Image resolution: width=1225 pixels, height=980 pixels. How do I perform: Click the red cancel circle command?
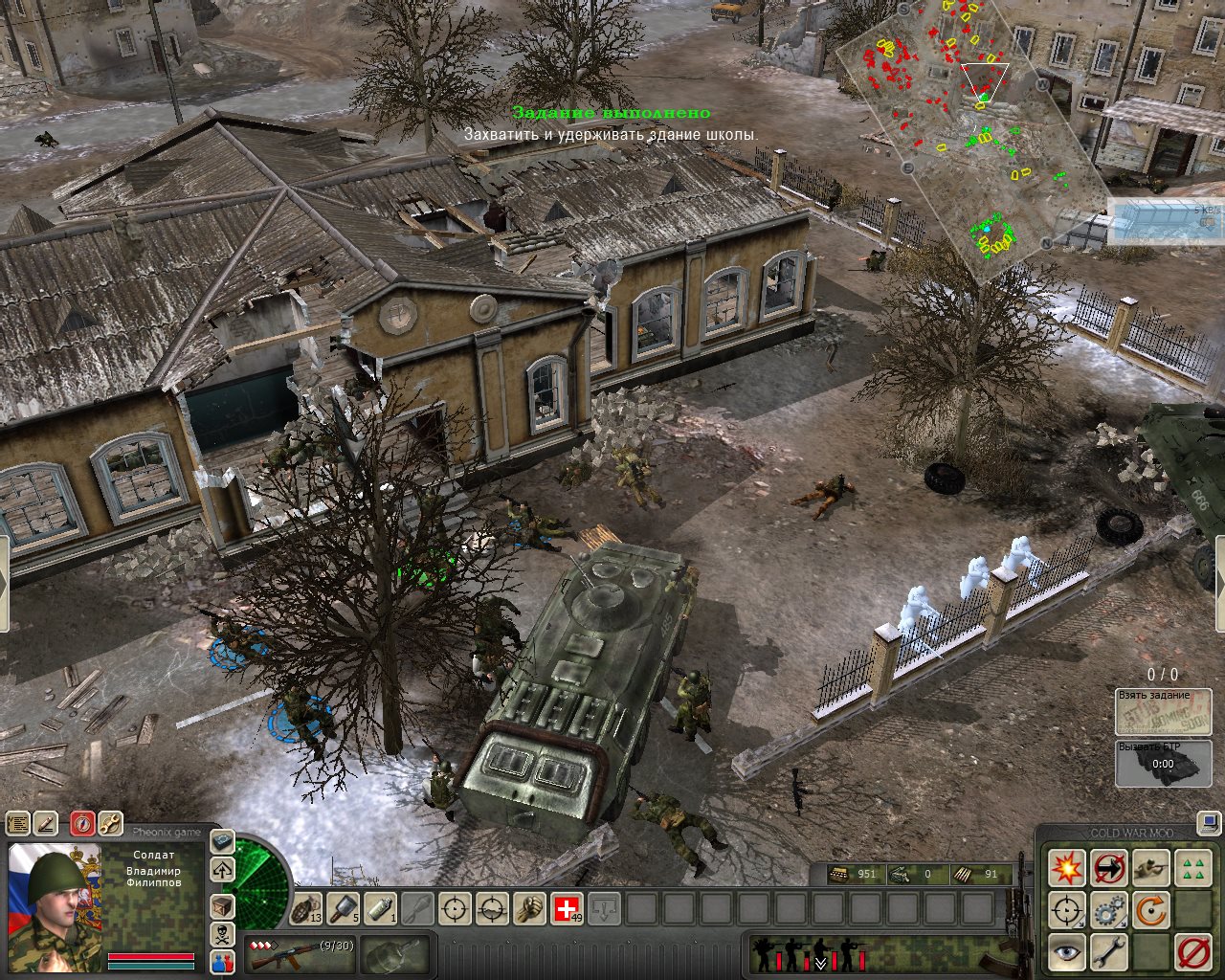[x=1193, y=952]
